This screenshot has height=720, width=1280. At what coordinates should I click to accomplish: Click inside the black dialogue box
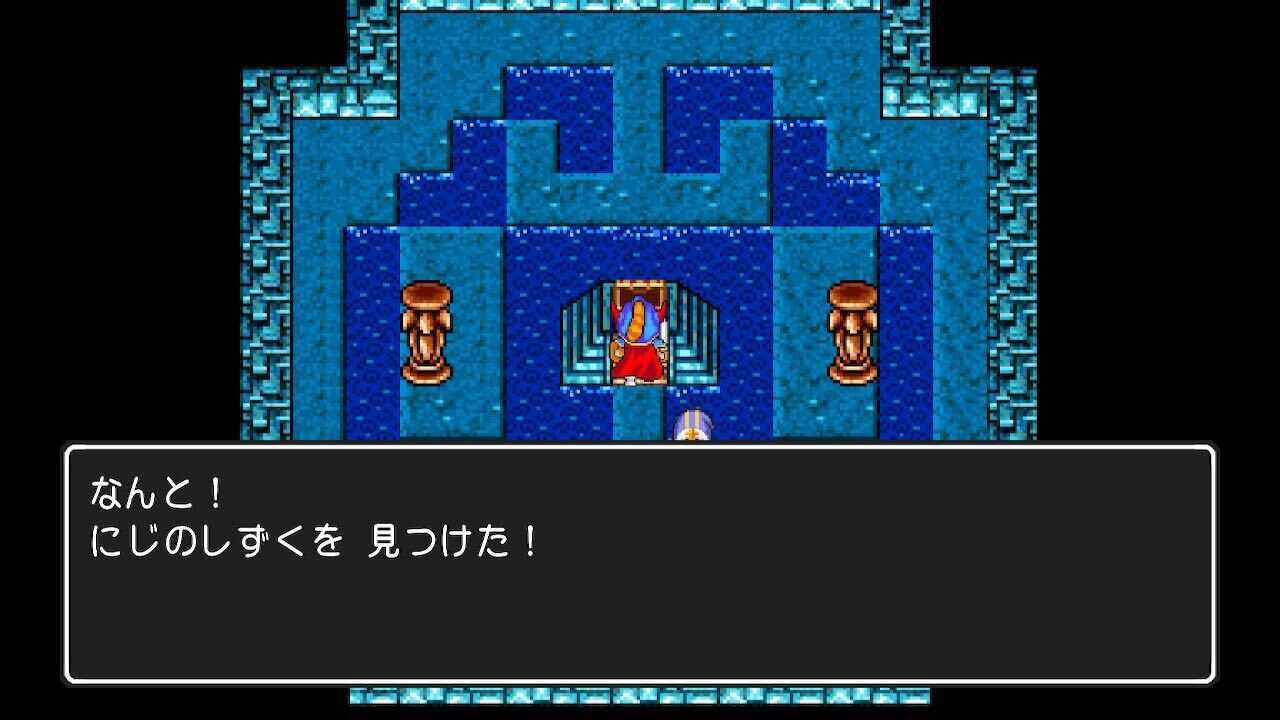(x=640, y=620)
